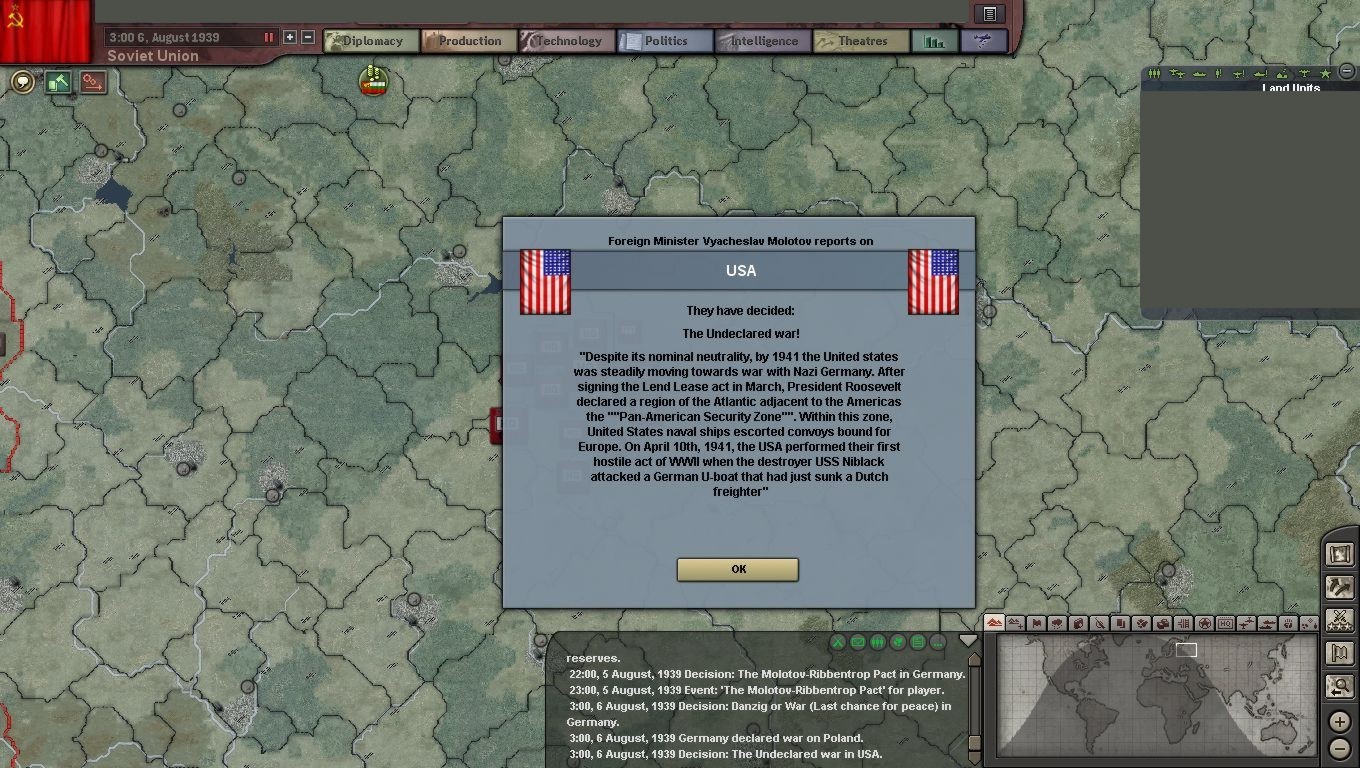1360x768 pixels.
Task: Select the terrain map mode tab
Action: pyautogui.click(x=994, y=623)
